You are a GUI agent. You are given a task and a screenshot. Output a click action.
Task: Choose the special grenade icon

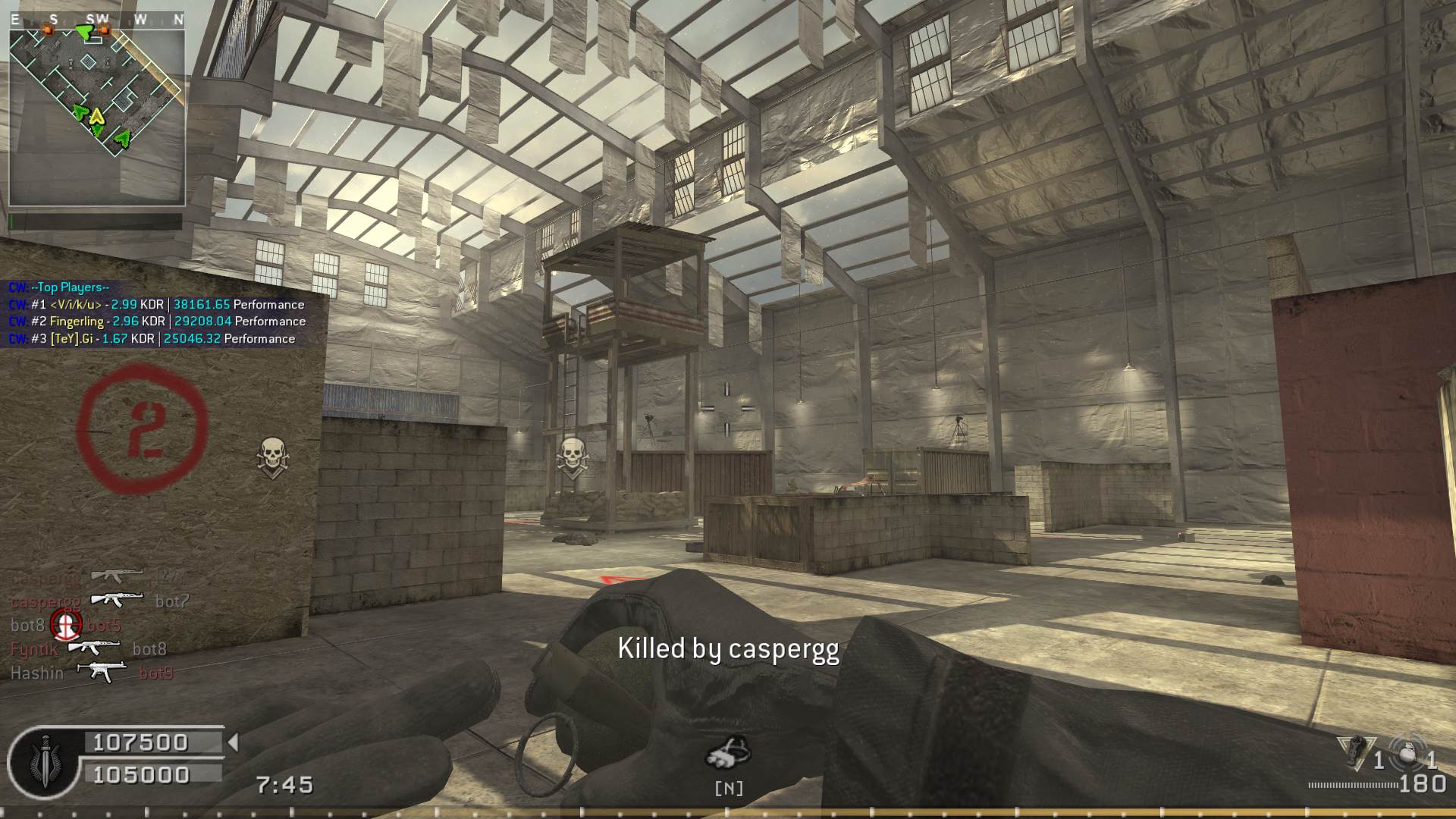click(1355, 752)
